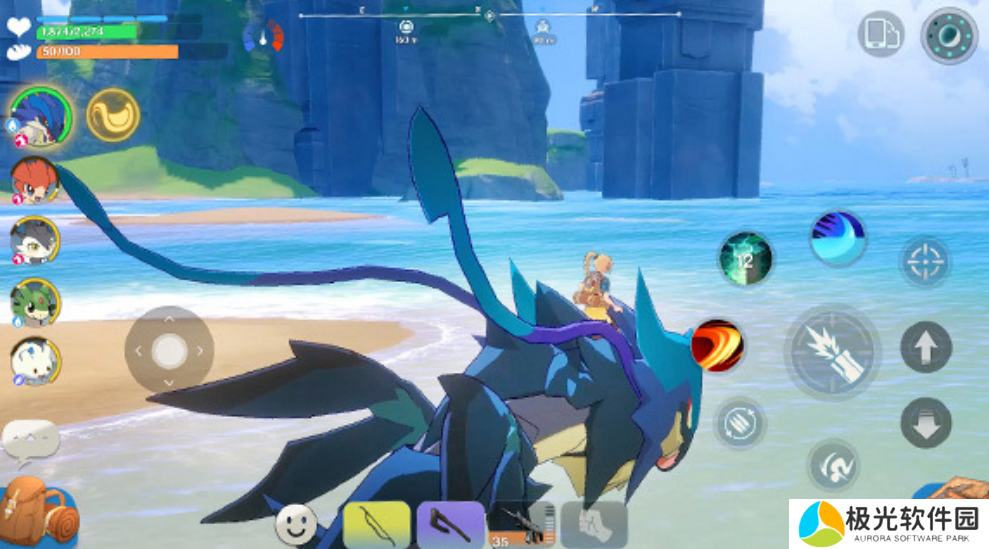The image size is (989, 549).
Task: Select the blue dragon party portrait
Action: point(41,117)
